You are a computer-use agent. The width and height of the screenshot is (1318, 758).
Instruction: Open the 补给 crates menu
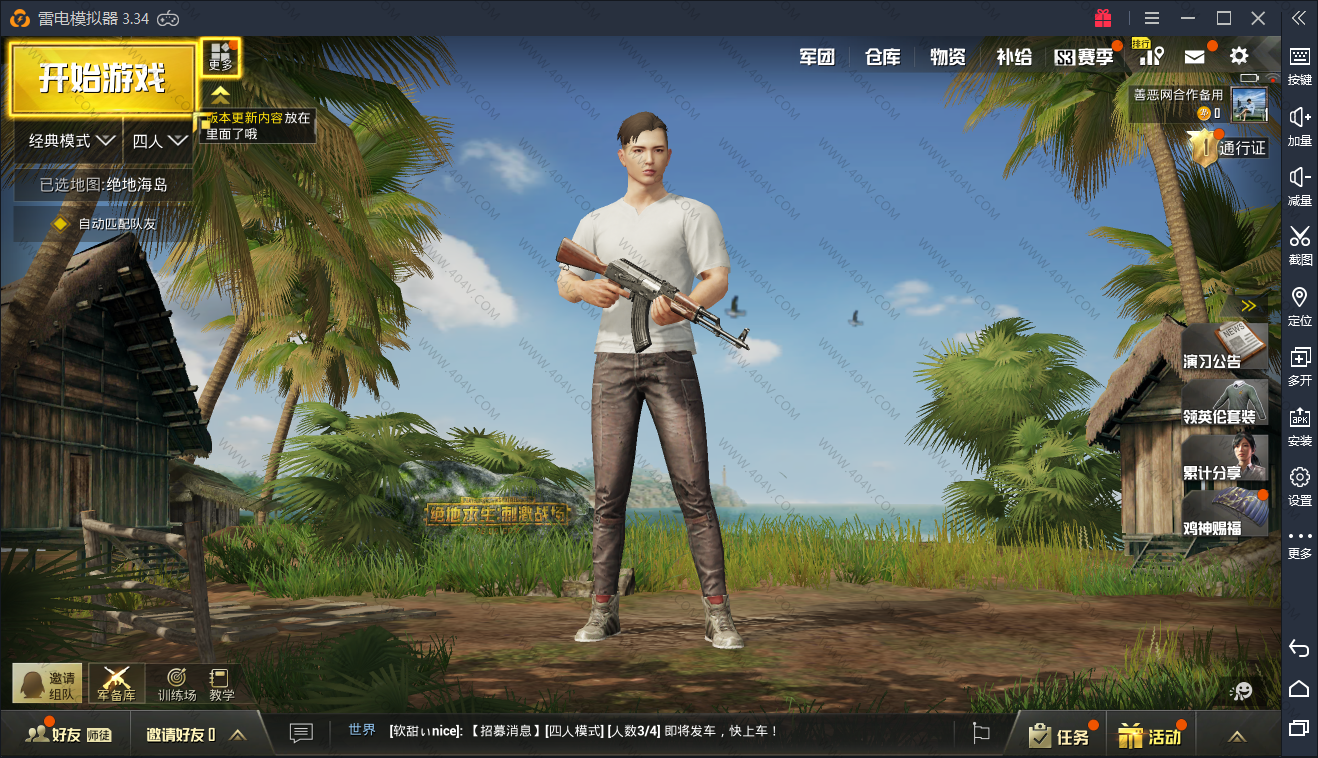[1013, 57]
